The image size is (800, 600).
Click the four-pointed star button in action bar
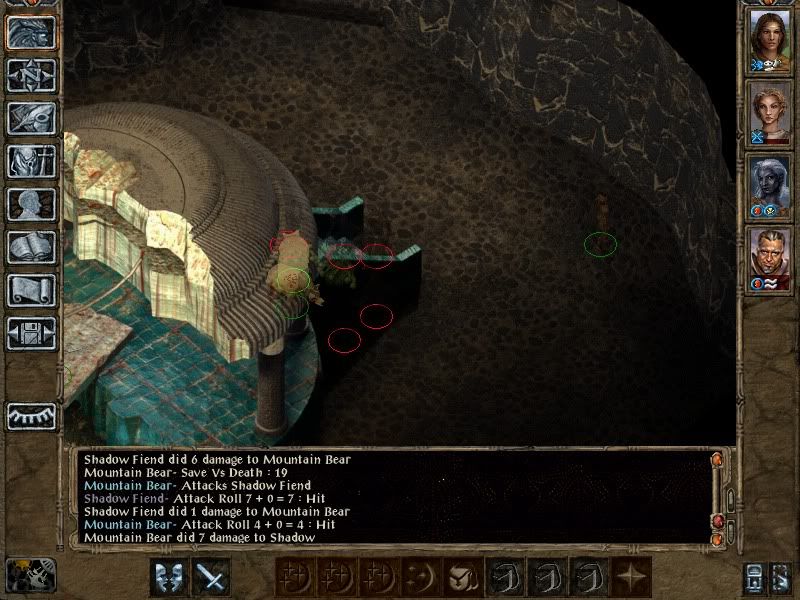[629, 577]
